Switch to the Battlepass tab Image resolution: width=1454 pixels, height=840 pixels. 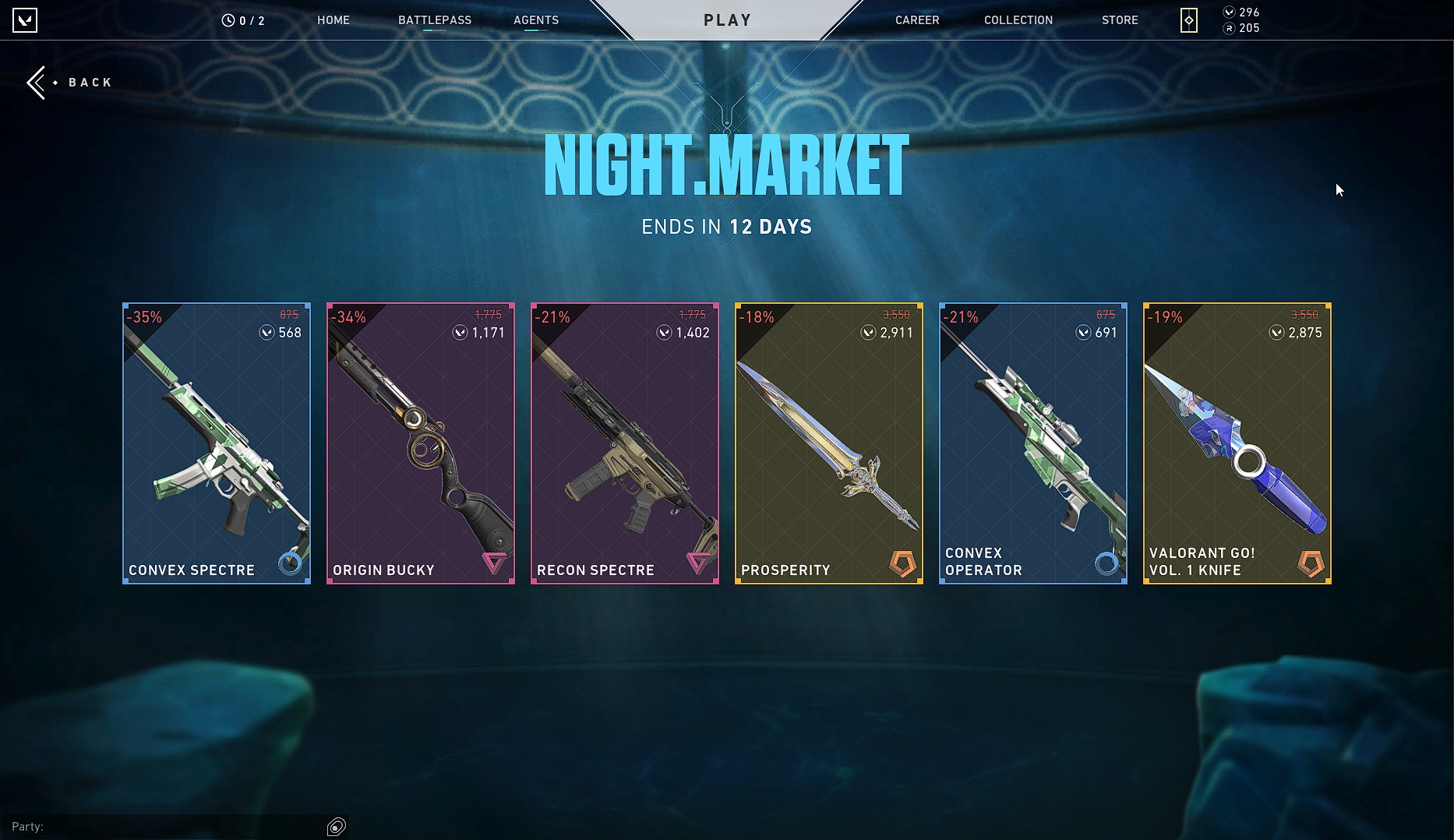pyautogui.click(x=435, y=20)
